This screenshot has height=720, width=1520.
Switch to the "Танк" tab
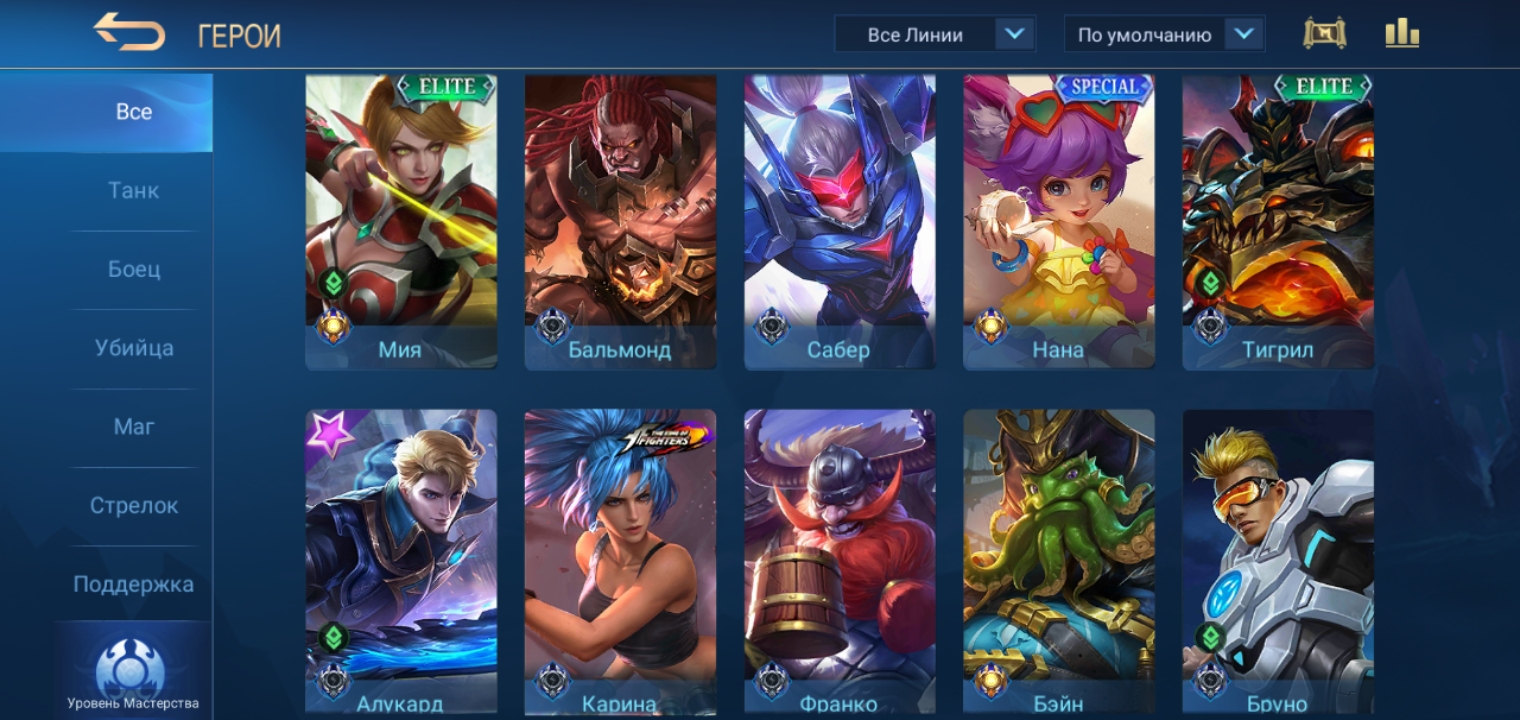(x=134, y=191)
